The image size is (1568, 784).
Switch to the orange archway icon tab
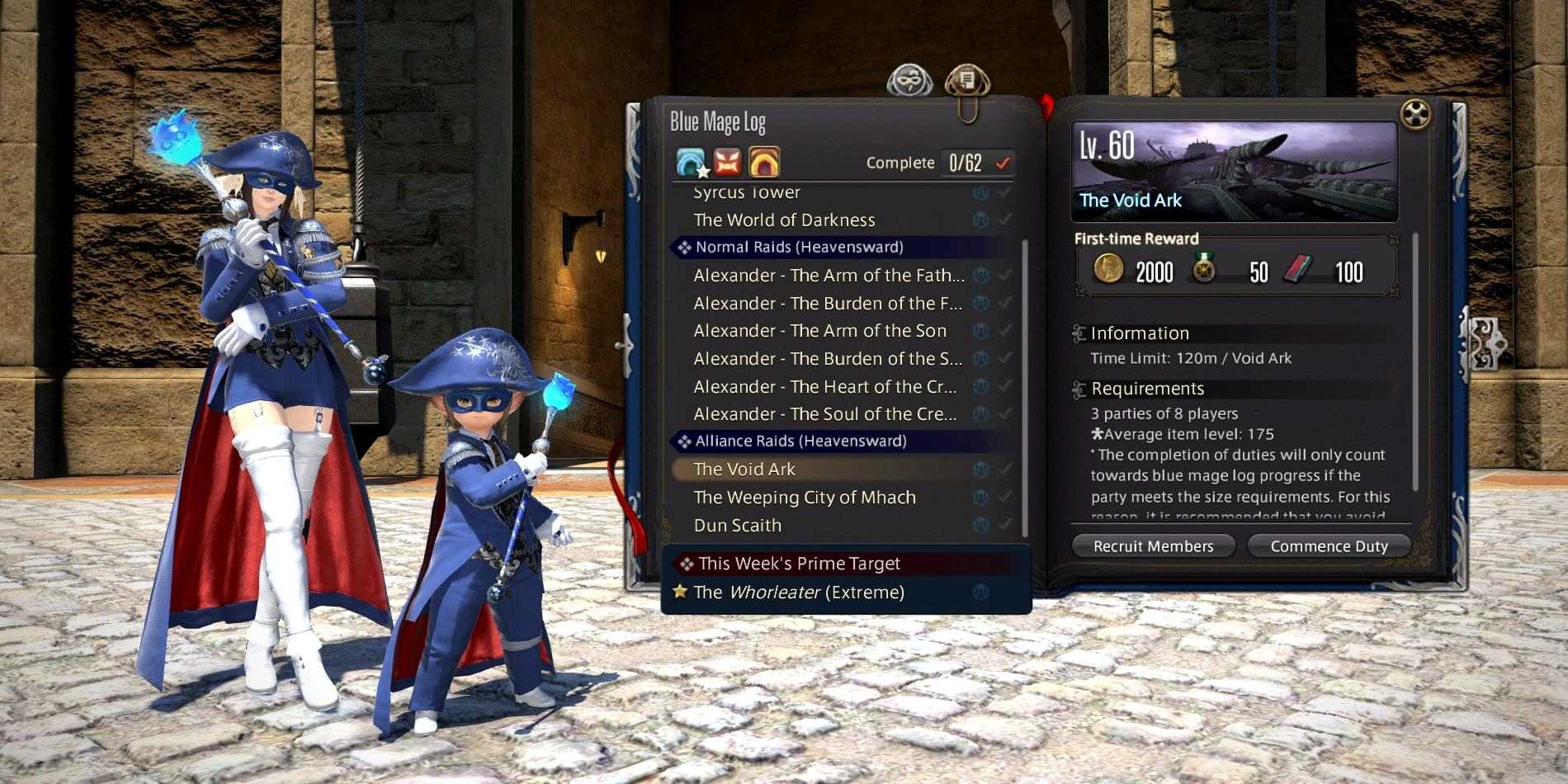(764, 163)
